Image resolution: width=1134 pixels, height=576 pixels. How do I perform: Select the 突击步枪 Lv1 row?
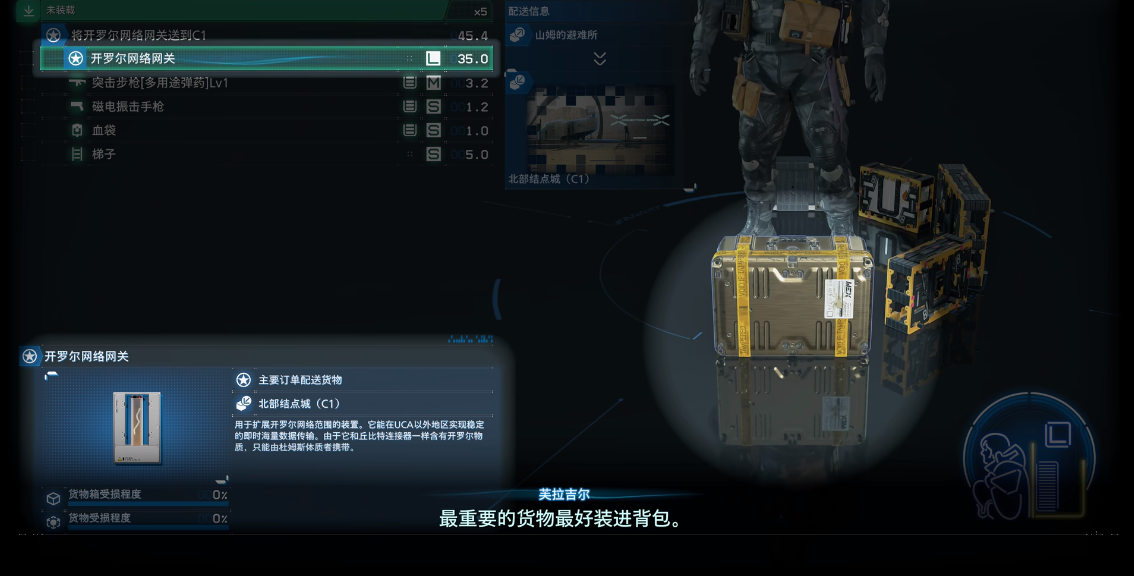tap(265, 83)
